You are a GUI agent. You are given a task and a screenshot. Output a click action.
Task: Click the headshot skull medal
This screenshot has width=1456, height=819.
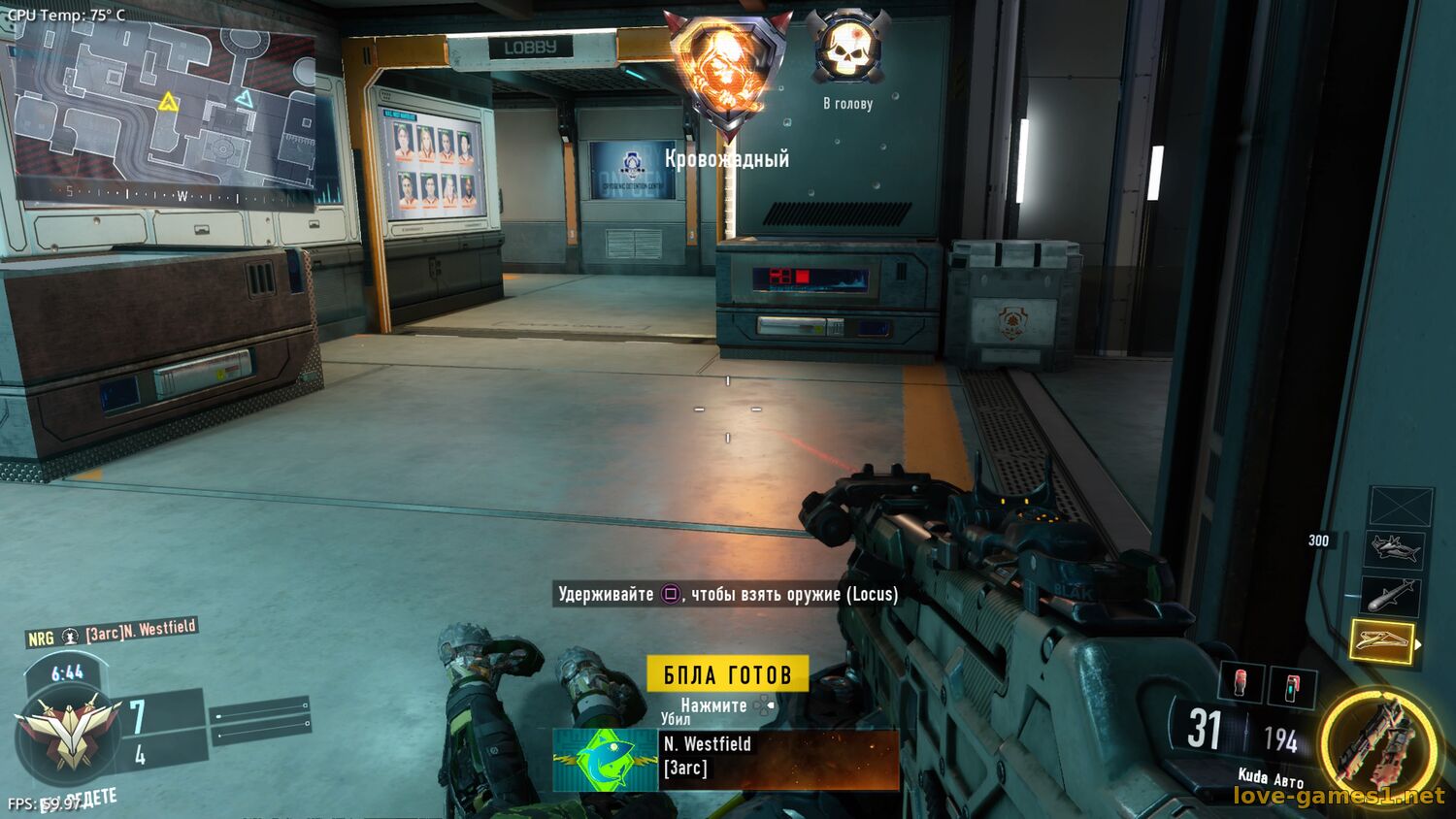click(x=847, y=49)
